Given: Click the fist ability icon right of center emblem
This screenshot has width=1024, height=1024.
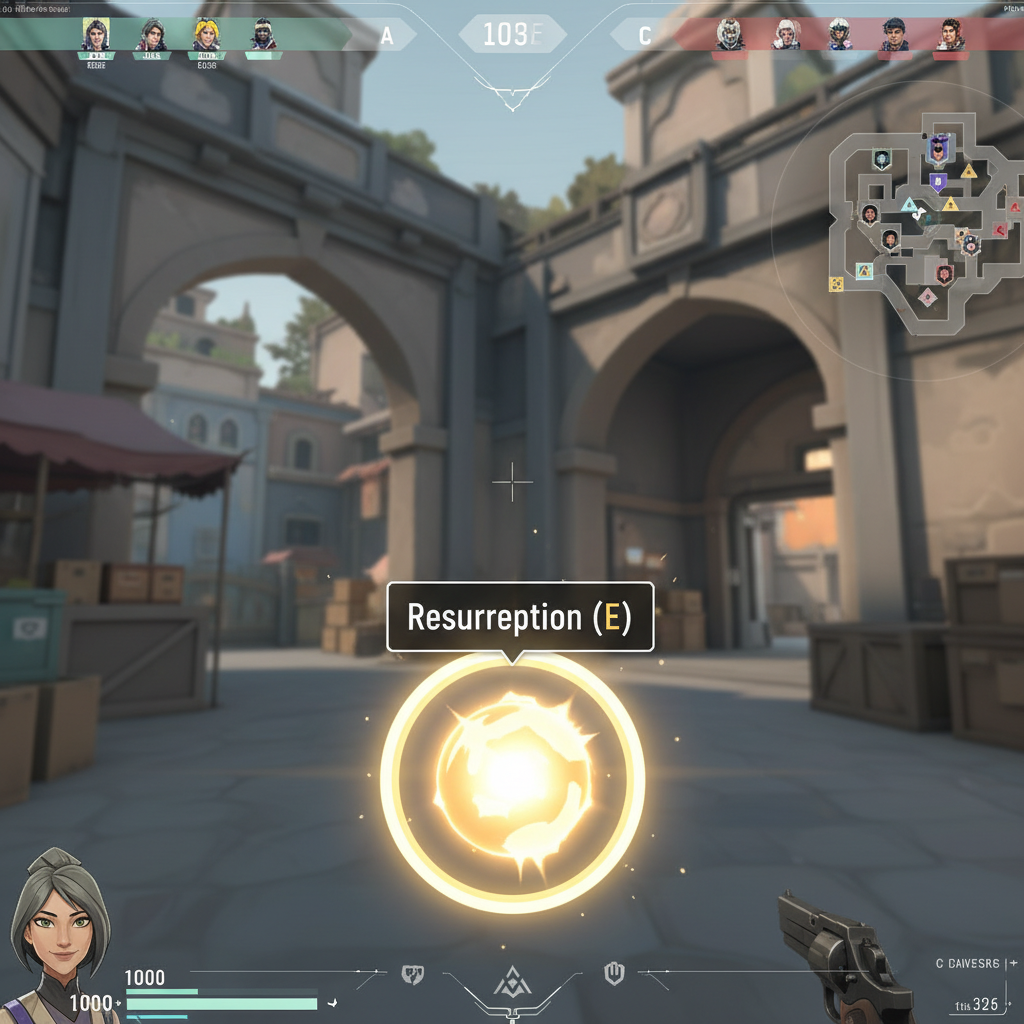Looking at the screenshot, I should (614, 971).
